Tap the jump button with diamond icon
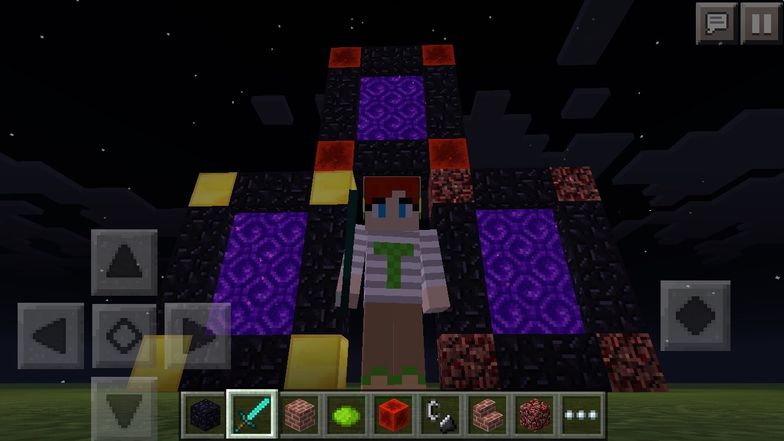Image resolution: width=784 pixels, height=441 pixels. [x=695, y=315]
